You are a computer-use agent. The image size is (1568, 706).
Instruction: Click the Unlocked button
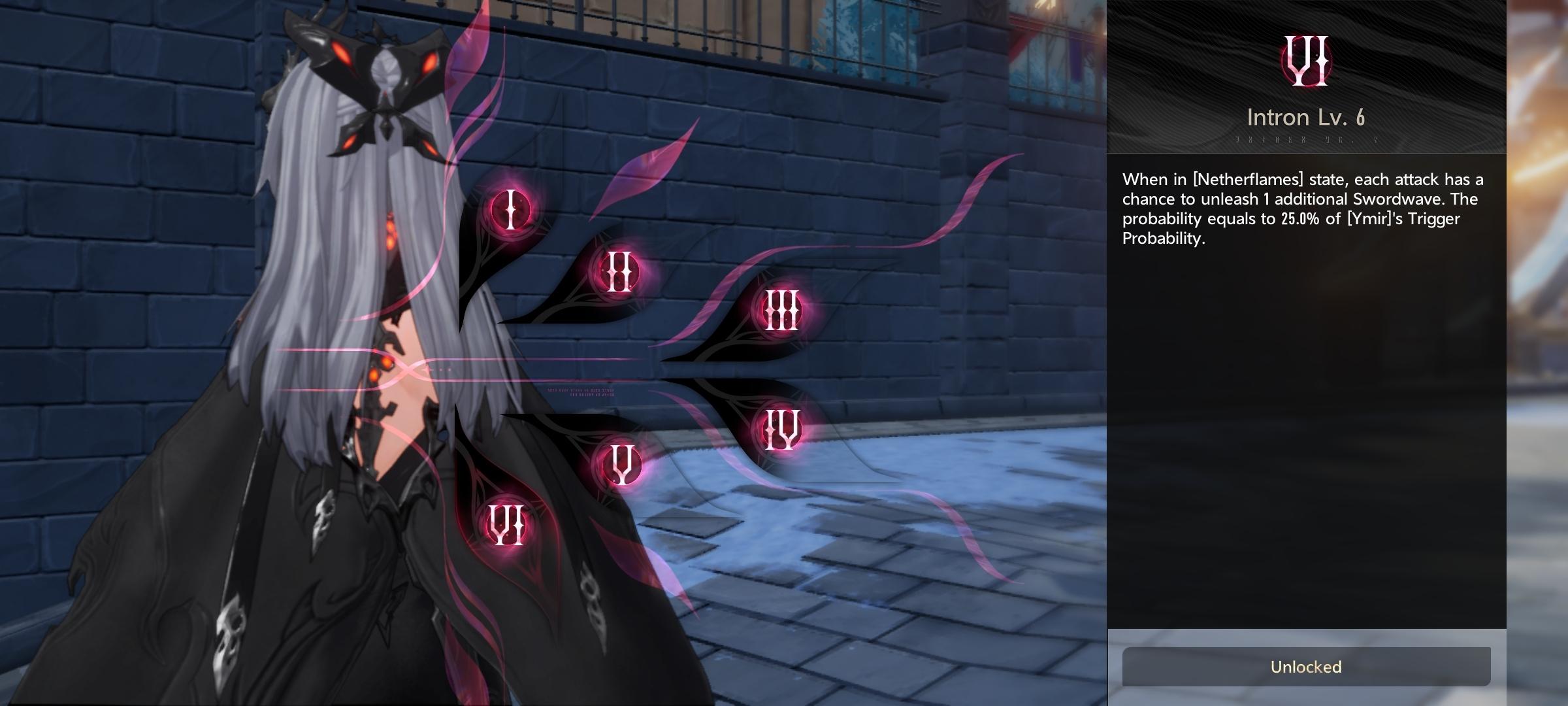[1306, 667]
